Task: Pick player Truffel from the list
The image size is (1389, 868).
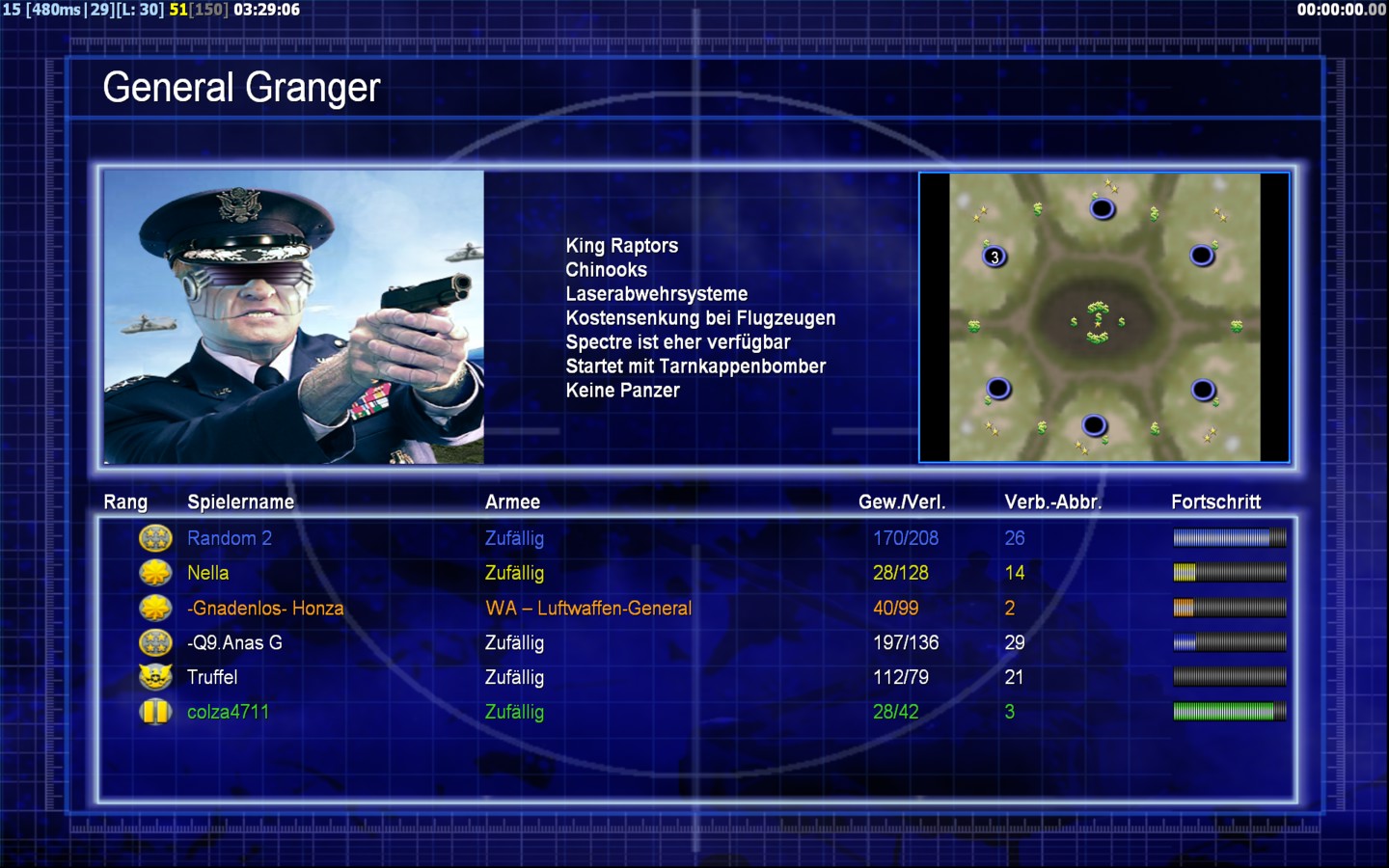Action: (x=212, y=677)
